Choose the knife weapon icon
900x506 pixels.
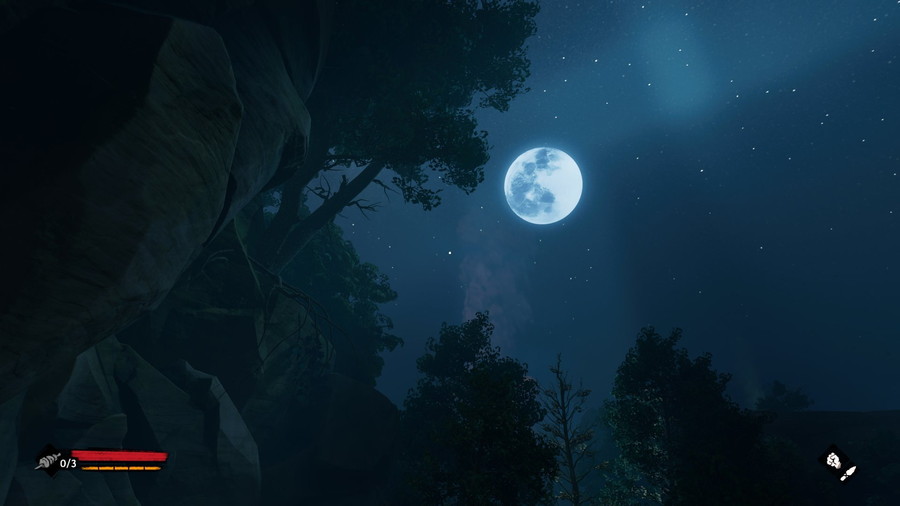(849, 471)
